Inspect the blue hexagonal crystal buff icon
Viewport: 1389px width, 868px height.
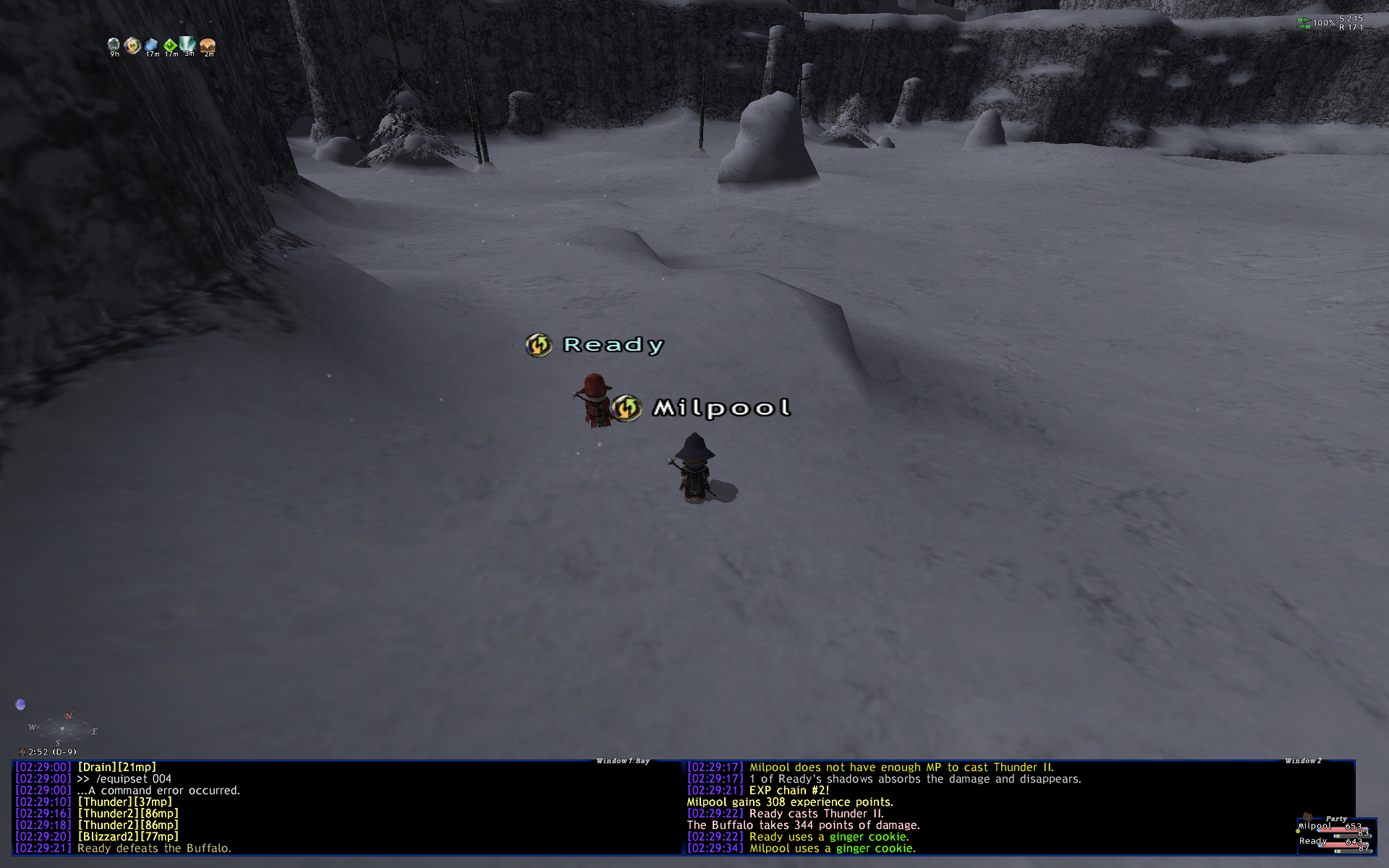pos(151,46)
